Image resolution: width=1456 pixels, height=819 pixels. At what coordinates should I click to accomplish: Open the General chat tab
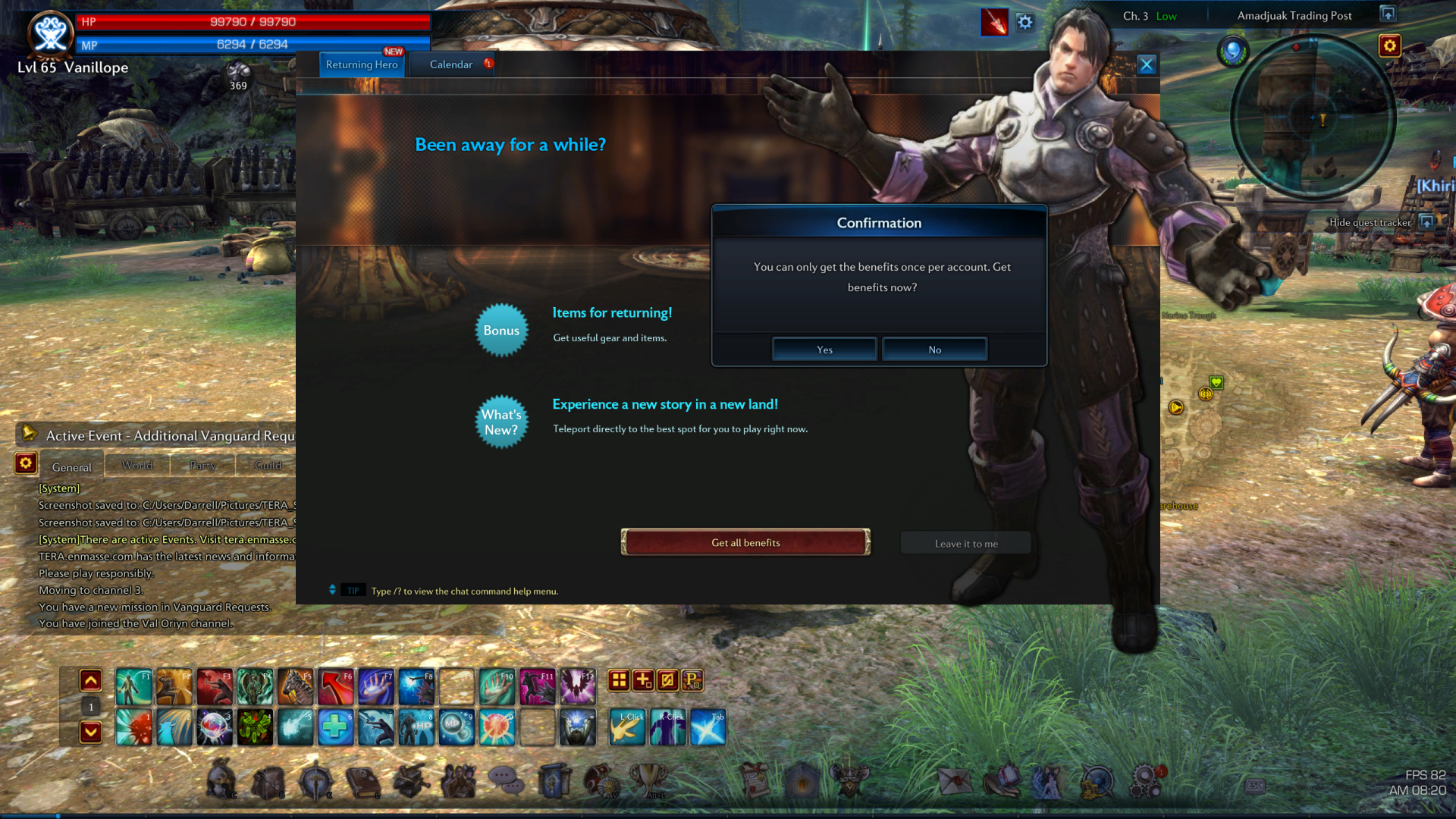(x=72, y=466)
